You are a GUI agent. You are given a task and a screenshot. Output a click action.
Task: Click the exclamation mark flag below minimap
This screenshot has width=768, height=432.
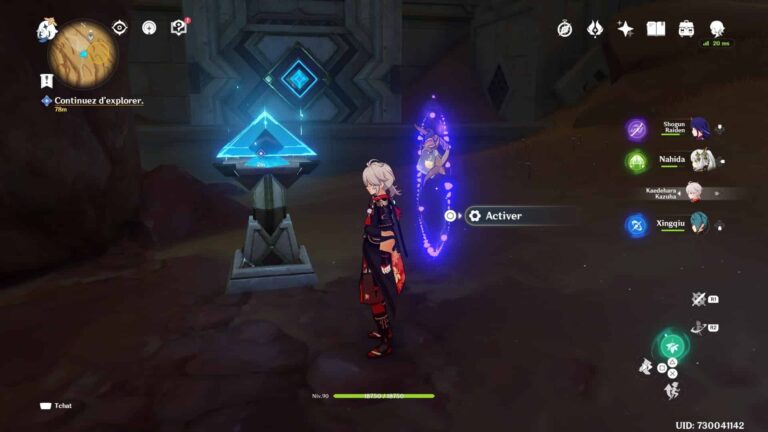[x=46, y=80]
